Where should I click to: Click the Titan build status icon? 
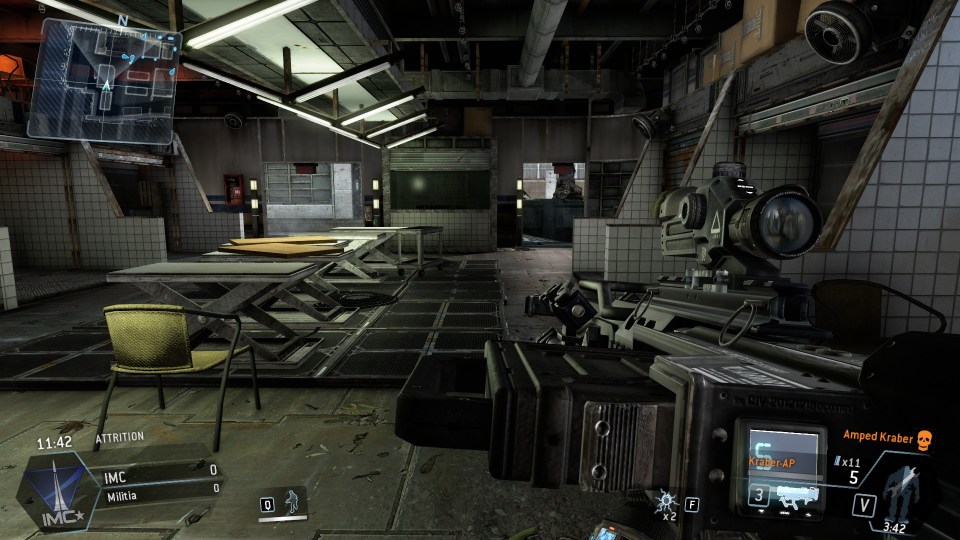pos(903,492)
